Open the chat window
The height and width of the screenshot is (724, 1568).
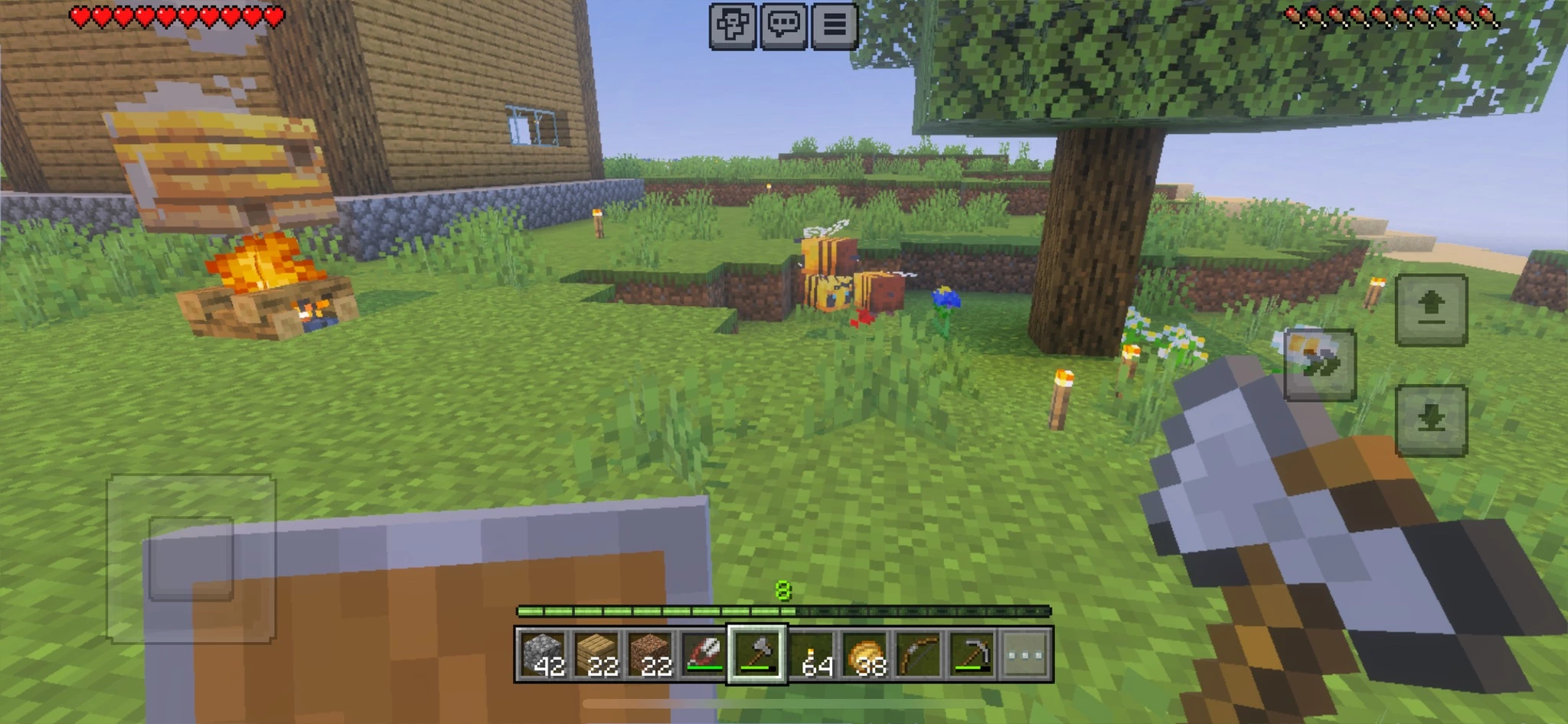tap(783, 26)
